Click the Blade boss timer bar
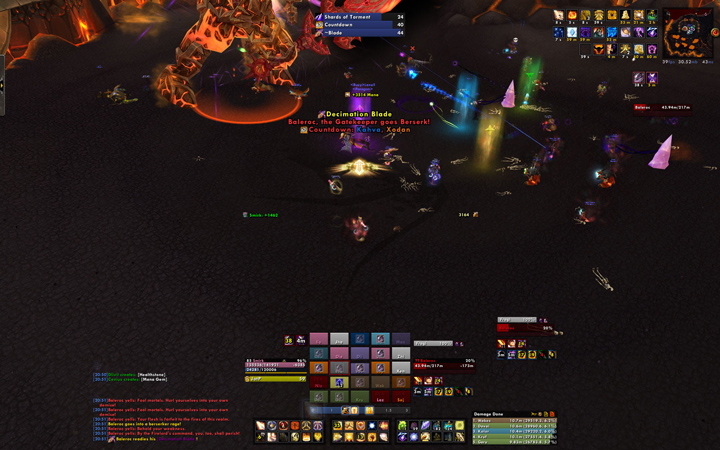720x450 pixels. click(360, 33)
